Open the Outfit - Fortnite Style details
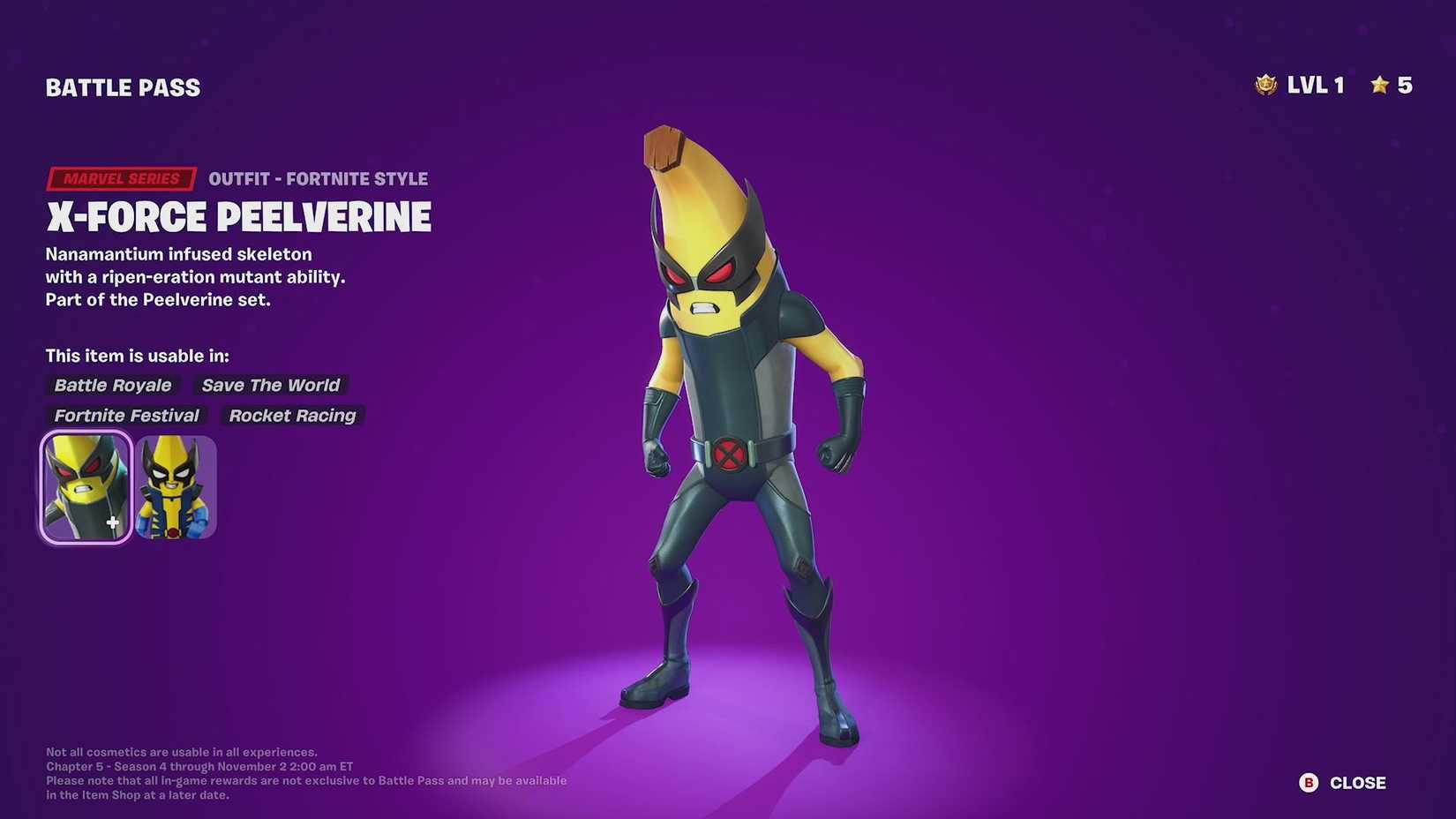1456x819 pixels. point(319,178)
